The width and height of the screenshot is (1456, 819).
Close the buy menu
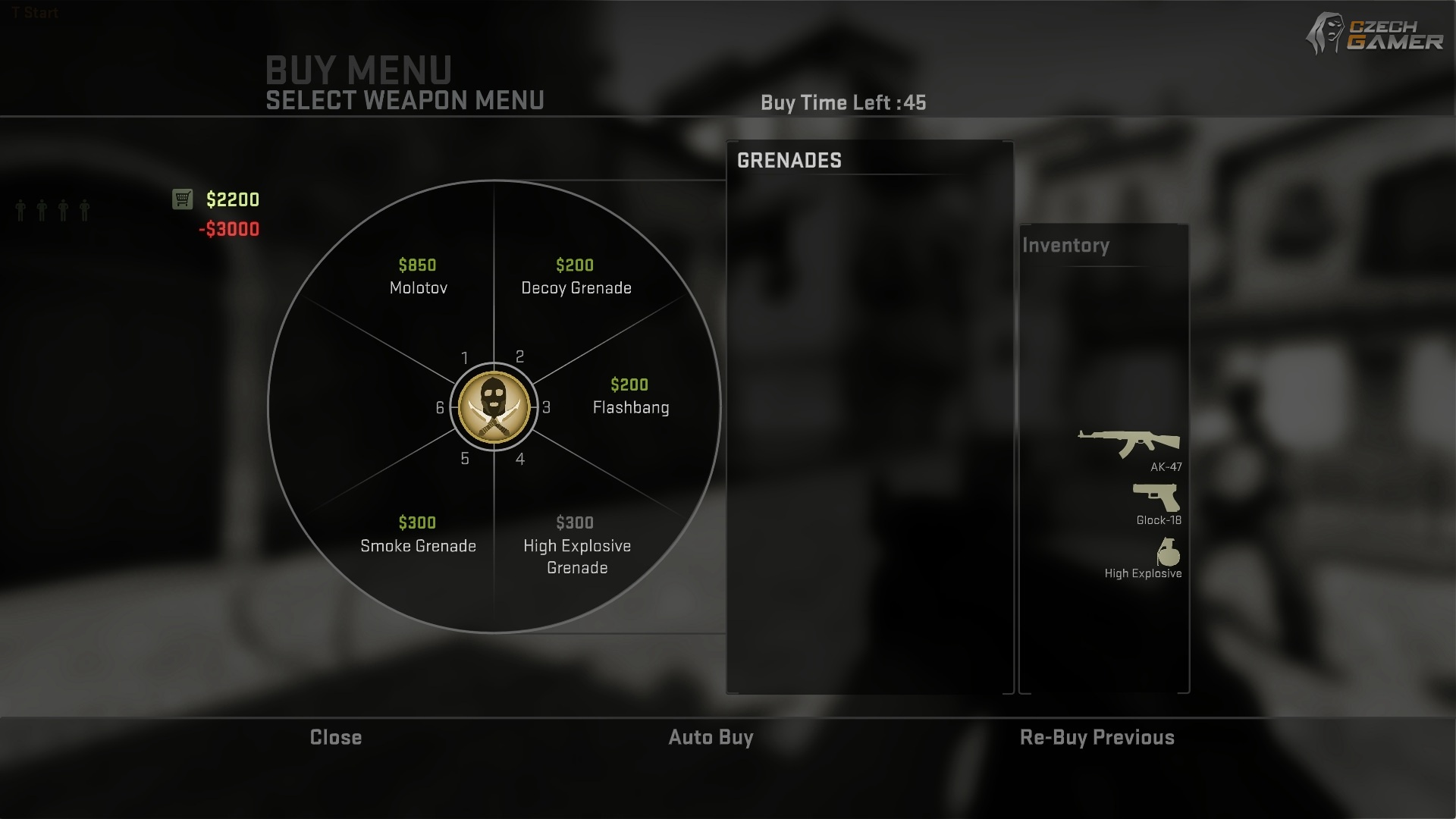pos(336,737)
